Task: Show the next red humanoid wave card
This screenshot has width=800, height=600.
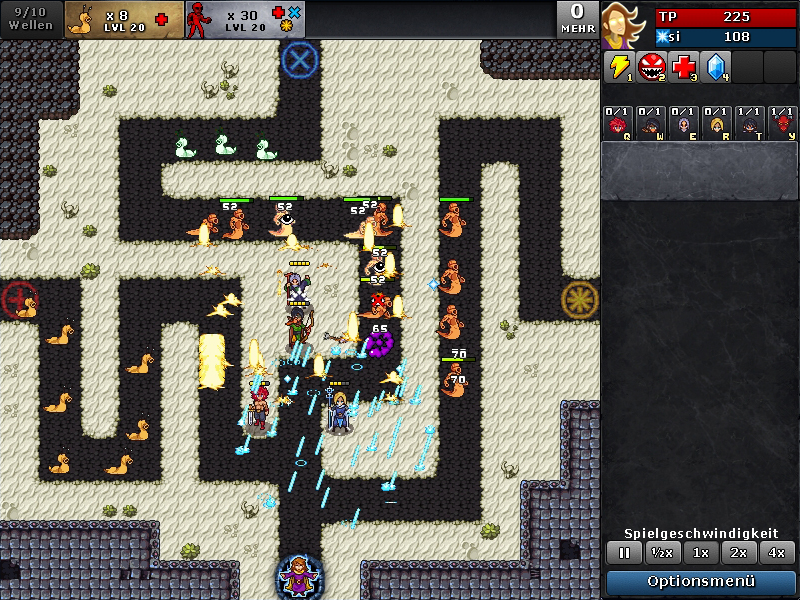Action: click(245, 19)
